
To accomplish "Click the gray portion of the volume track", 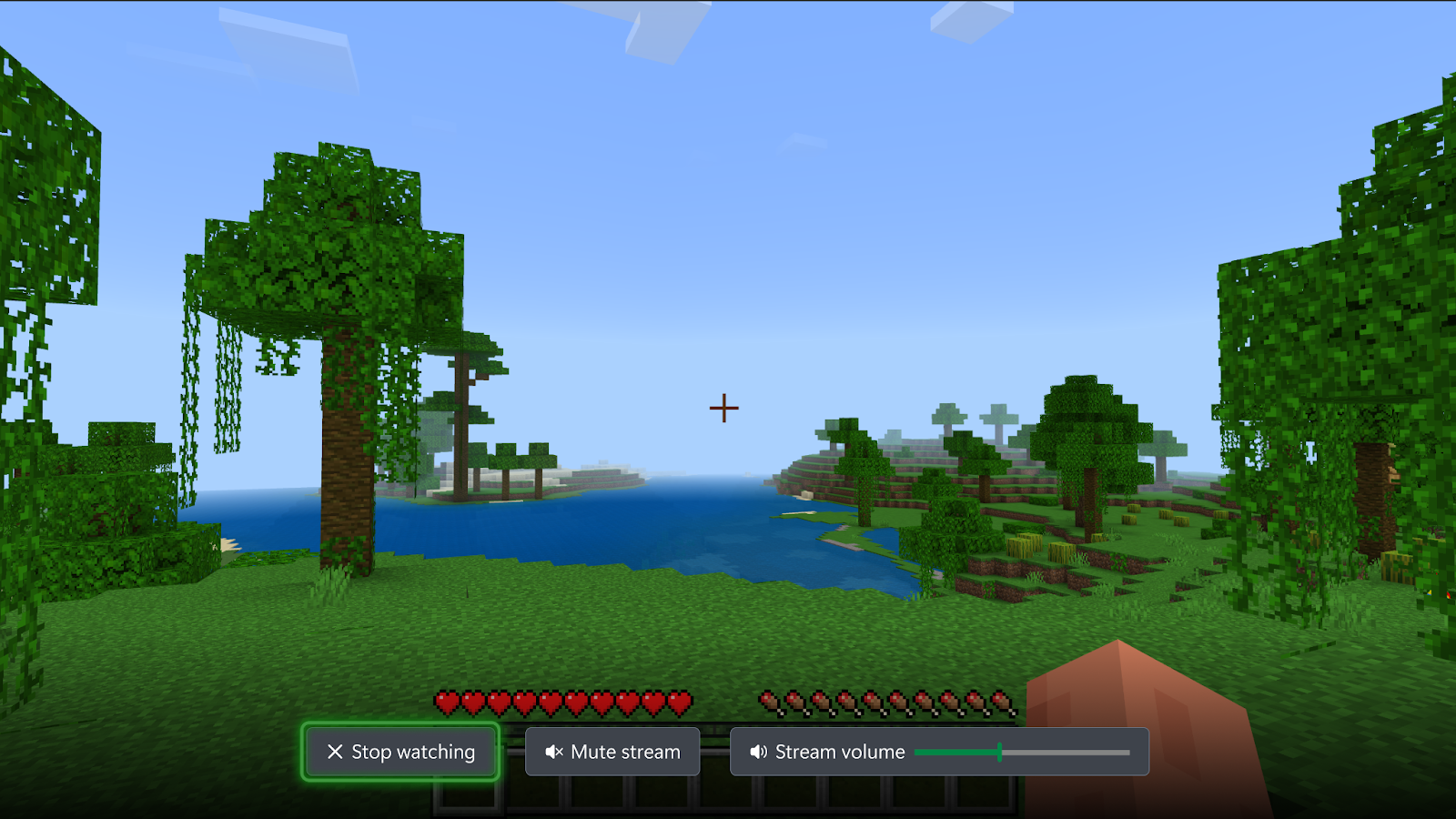I will [x=1065, y=752].
